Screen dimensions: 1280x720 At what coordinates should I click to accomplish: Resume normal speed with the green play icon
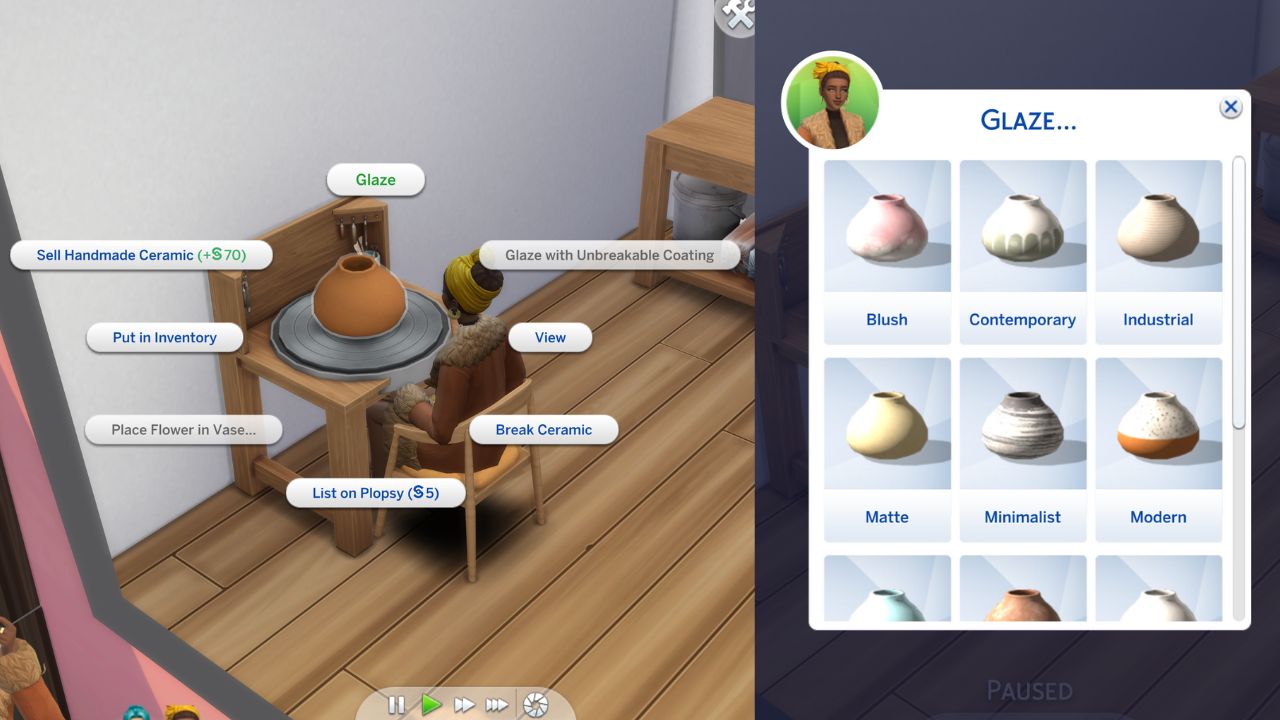coord(430,704)
